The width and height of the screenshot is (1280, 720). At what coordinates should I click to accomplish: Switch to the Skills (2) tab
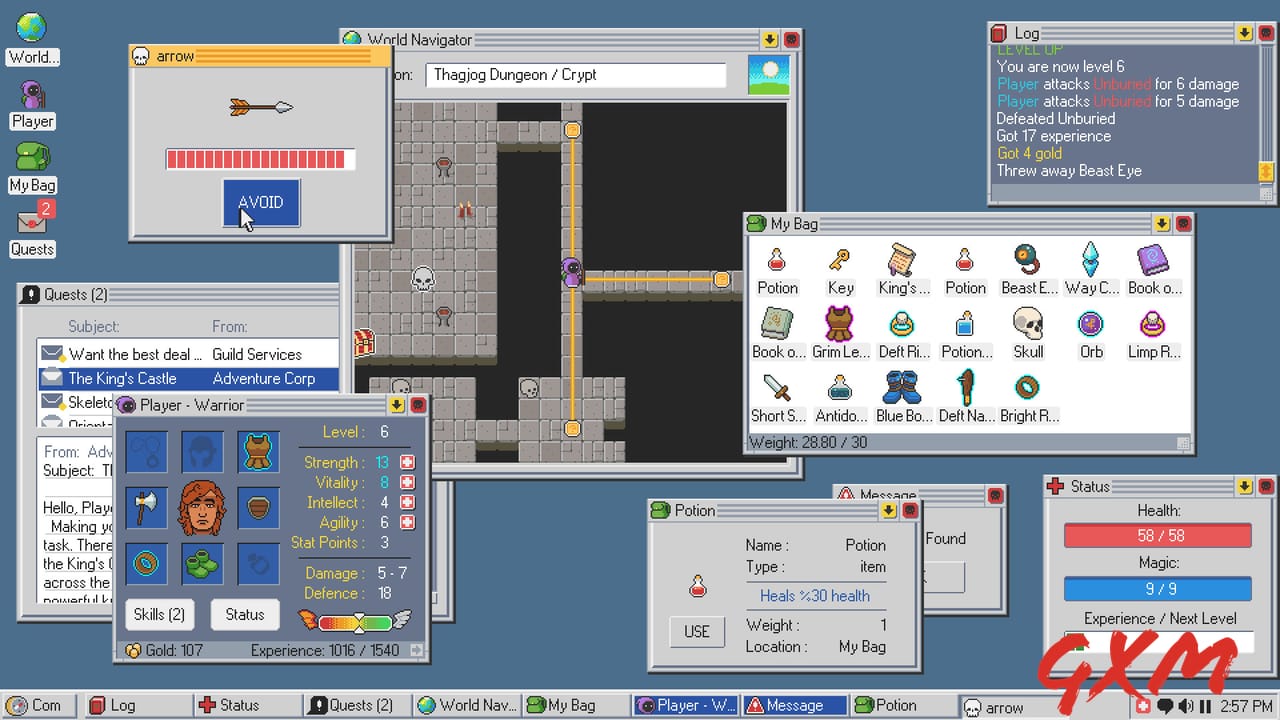click(x=159, y=614)
